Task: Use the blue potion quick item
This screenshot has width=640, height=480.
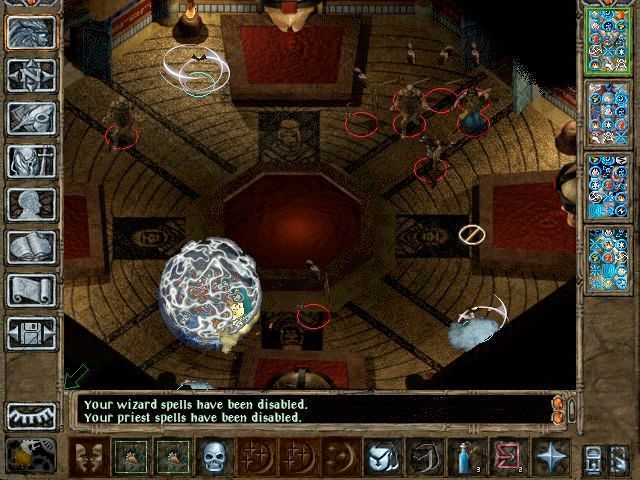Action: tap(465, 457)
